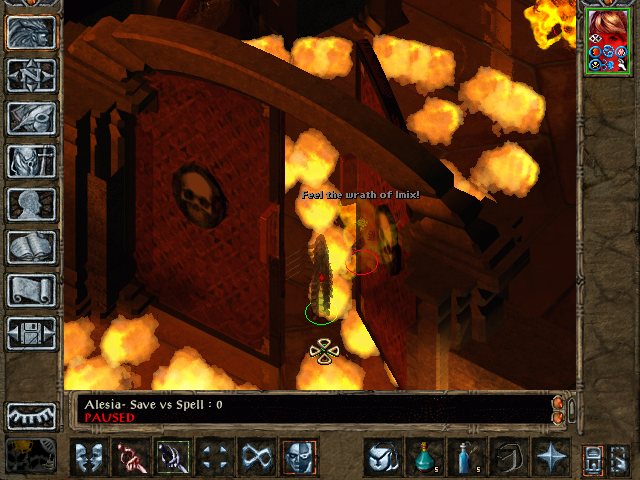640x480 pixels.
Task: Select the highlighted dark weapon slot
Action: tap(172, 456)
